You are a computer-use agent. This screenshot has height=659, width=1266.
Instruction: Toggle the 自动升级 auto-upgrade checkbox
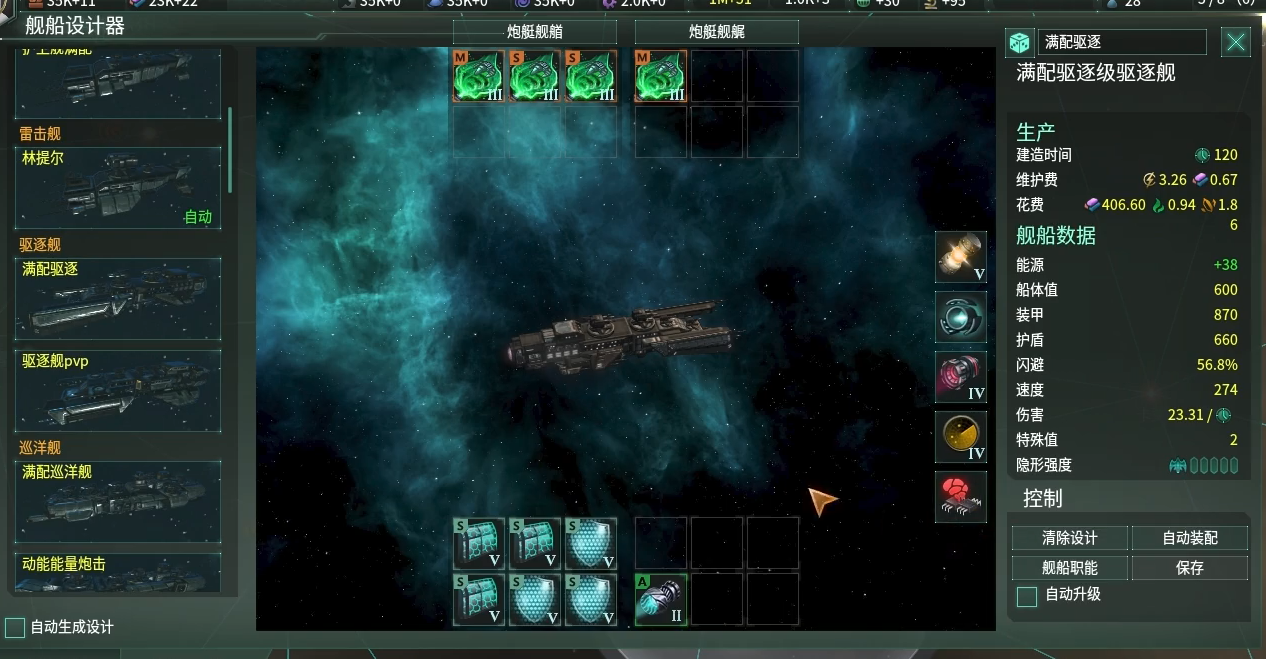click(1026, 597)
